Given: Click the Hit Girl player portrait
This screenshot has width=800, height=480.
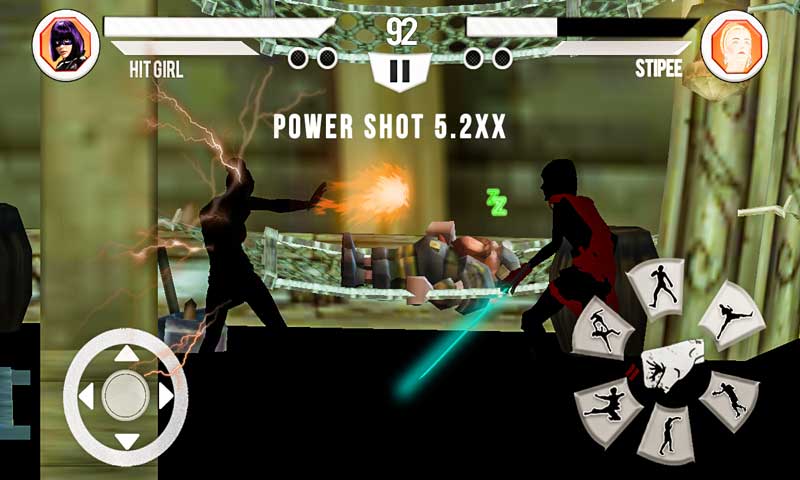Looking at the screenshot, I should 65,45.
